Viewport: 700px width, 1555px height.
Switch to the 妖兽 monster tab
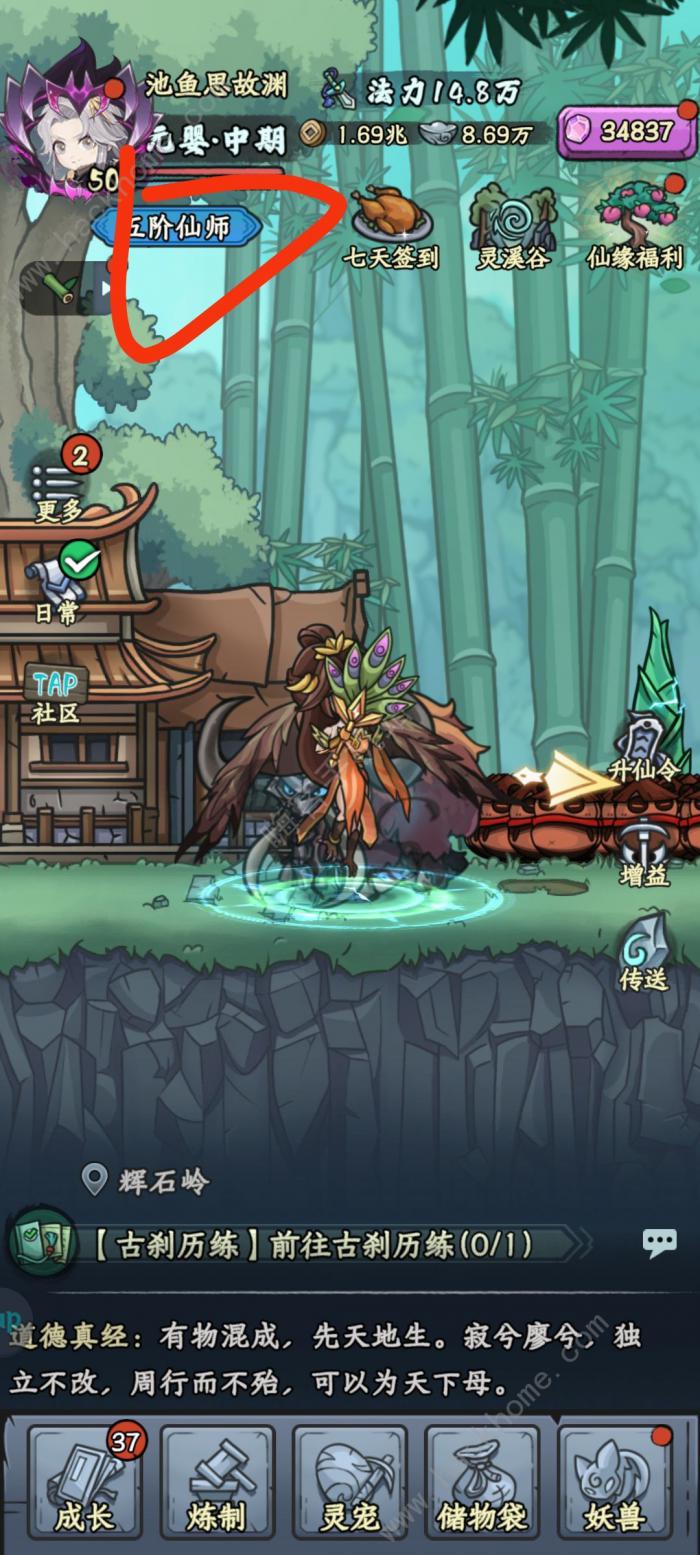(614, 1487)
